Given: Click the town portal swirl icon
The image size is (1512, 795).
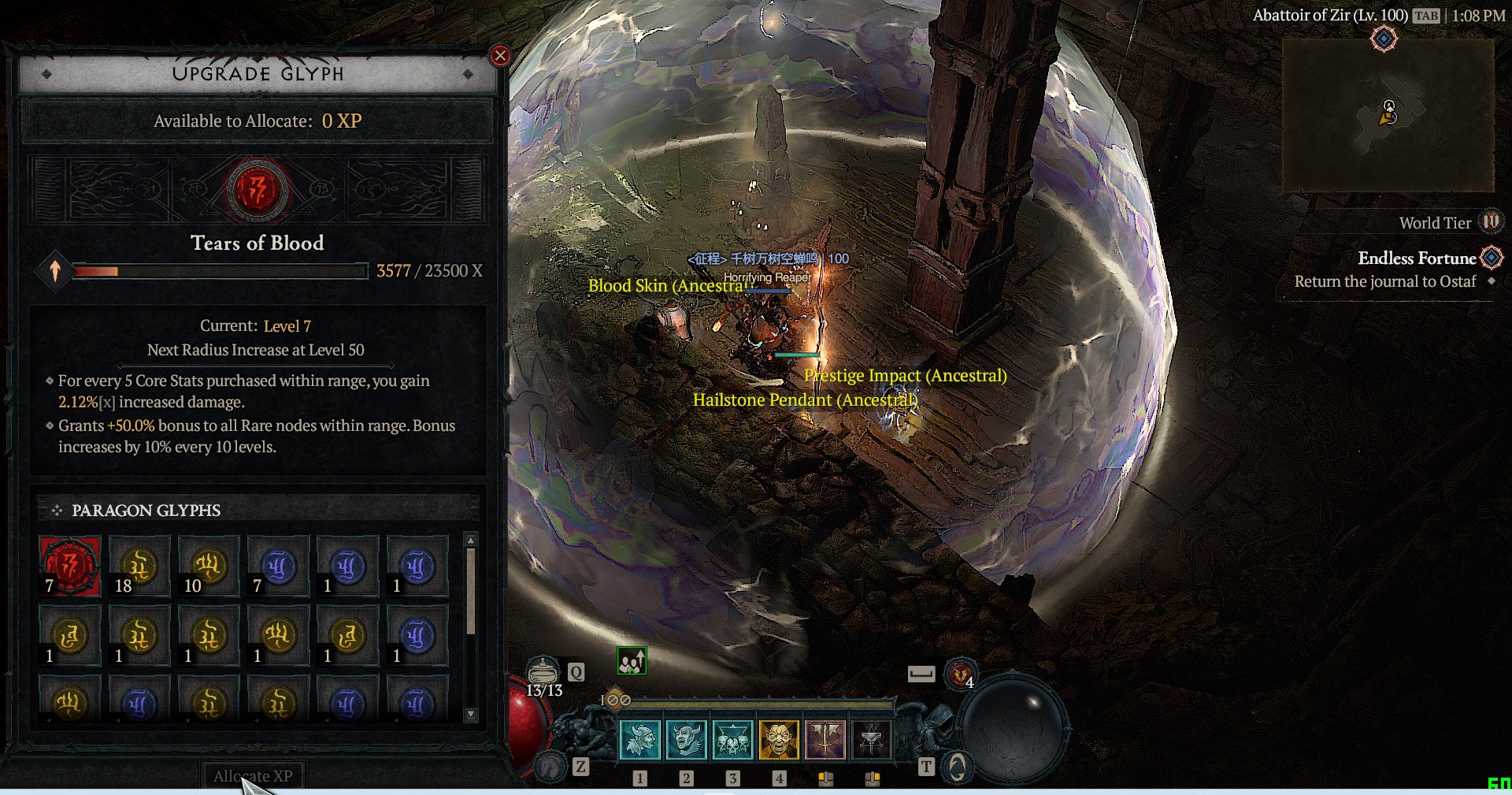Looking at the screenshot, I should (x=957, y=766).
